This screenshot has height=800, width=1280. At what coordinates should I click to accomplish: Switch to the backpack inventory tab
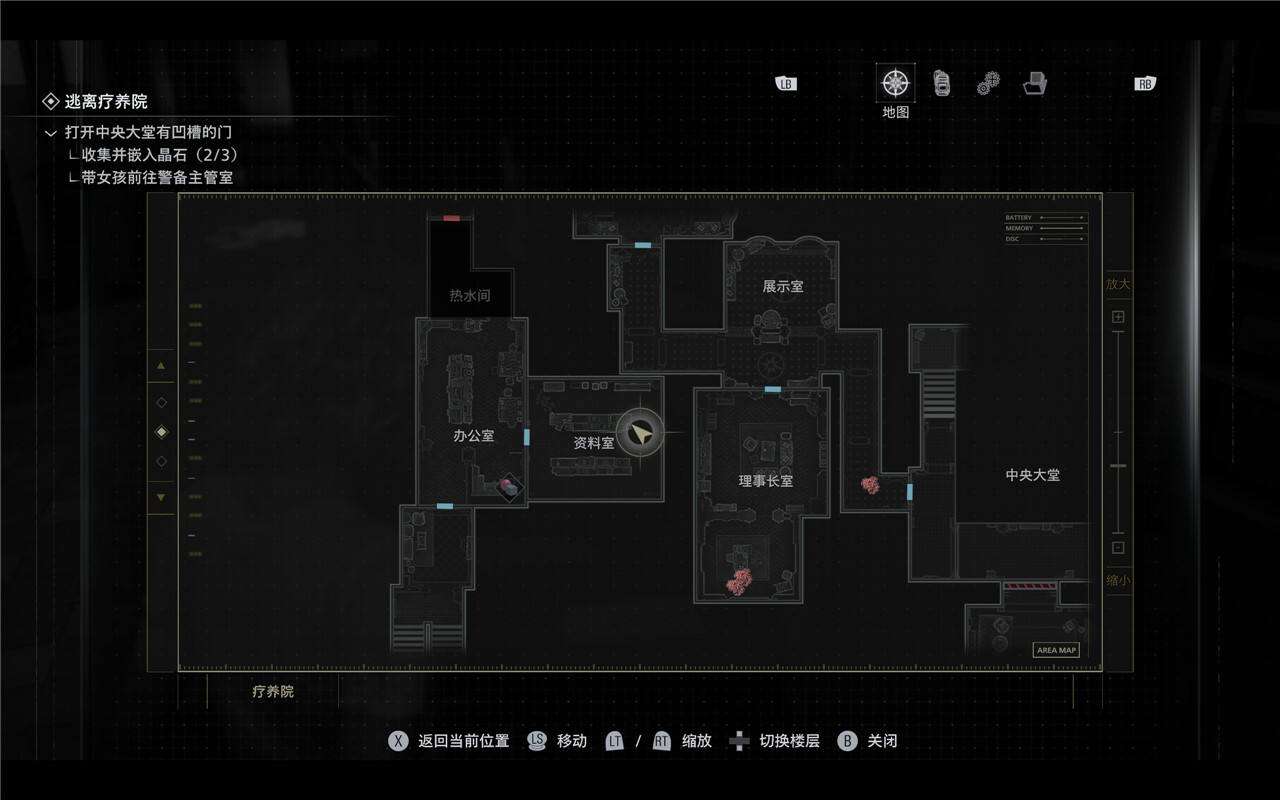click(942, 83)
